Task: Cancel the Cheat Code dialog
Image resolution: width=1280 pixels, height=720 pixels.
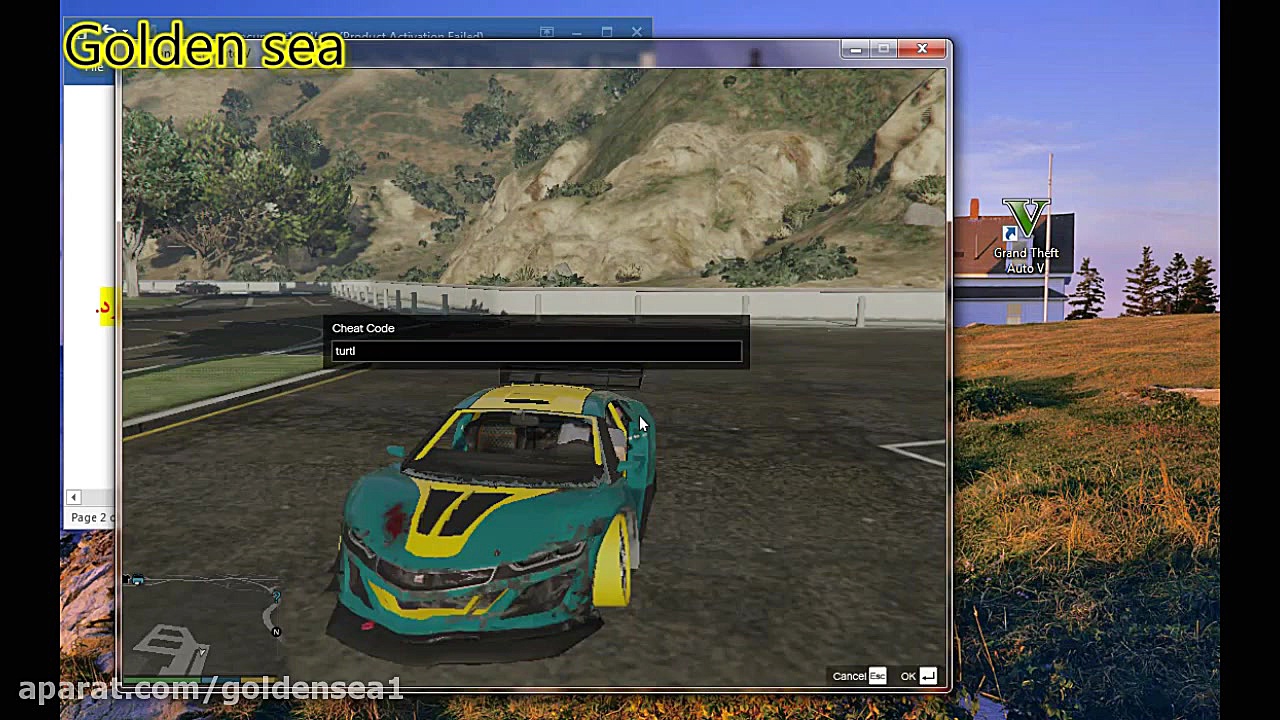Action: point(849,676)
